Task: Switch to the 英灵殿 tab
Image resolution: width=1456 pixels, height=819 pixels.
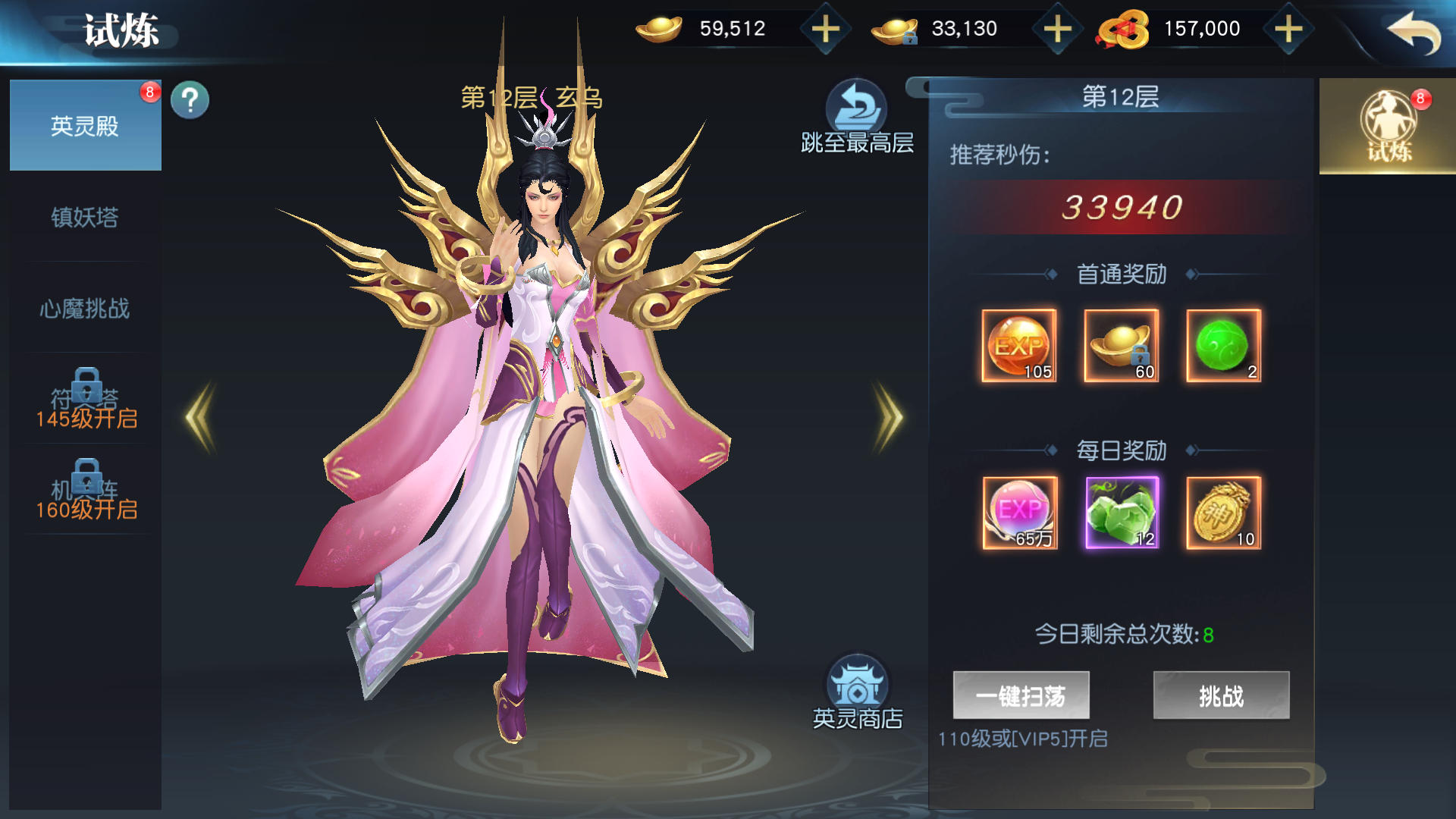Action: pyautogui.click(x=85, y=126)
